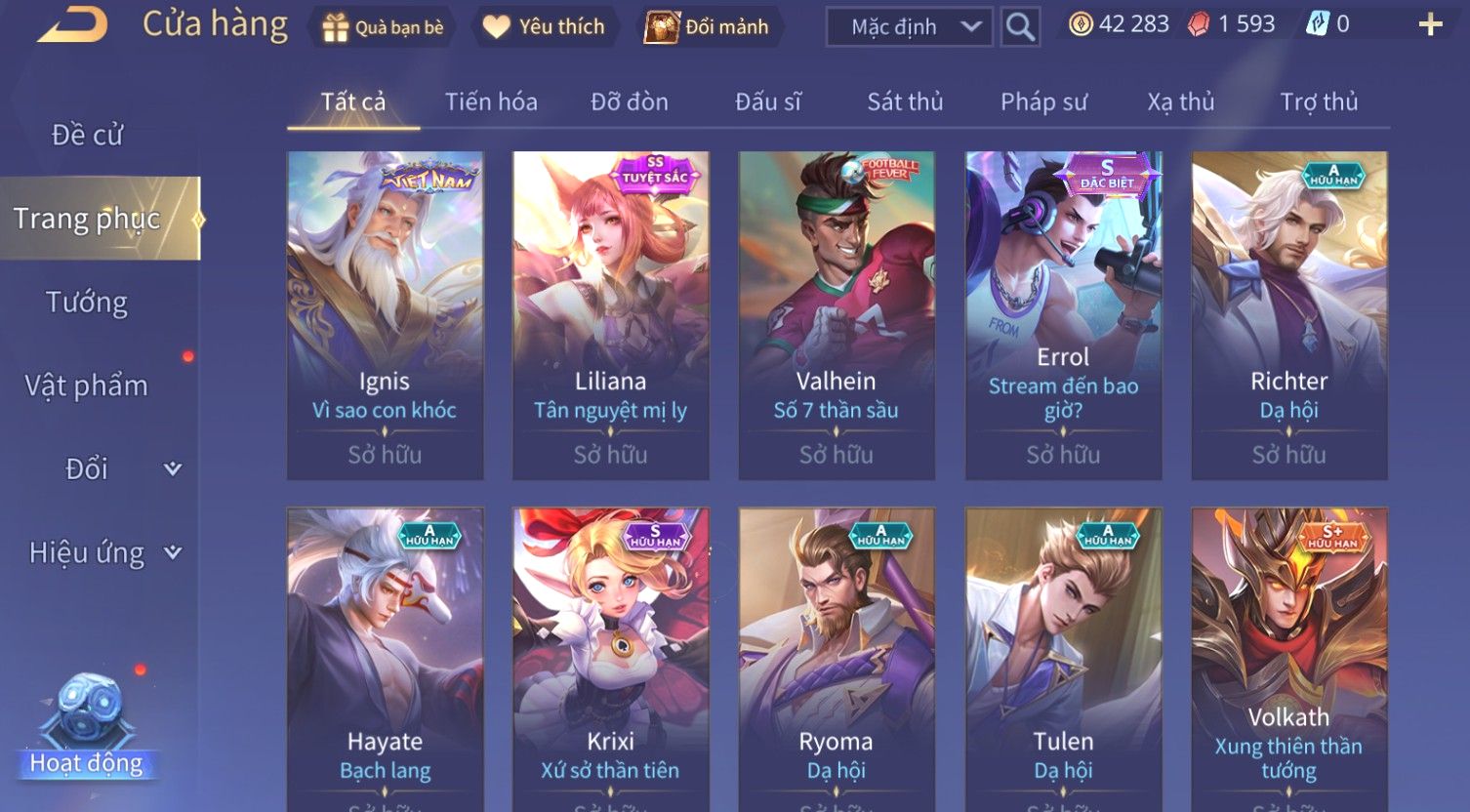Expand the Mặc định sort dropdown

click(909, 27)
